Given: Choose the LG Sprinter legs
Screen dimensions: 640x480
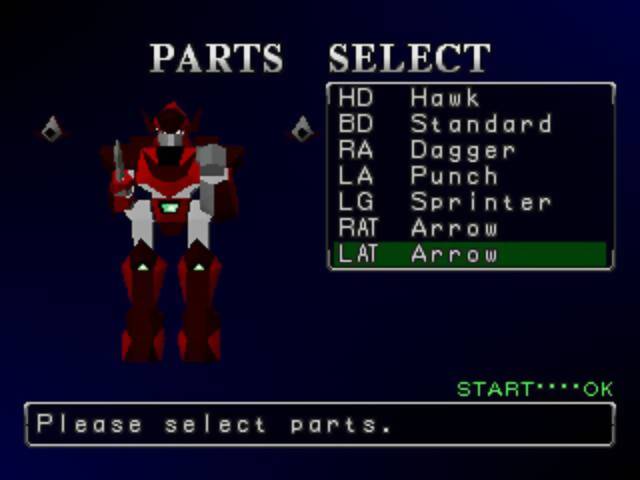Looking at the screenshot, I should [470, 202].
